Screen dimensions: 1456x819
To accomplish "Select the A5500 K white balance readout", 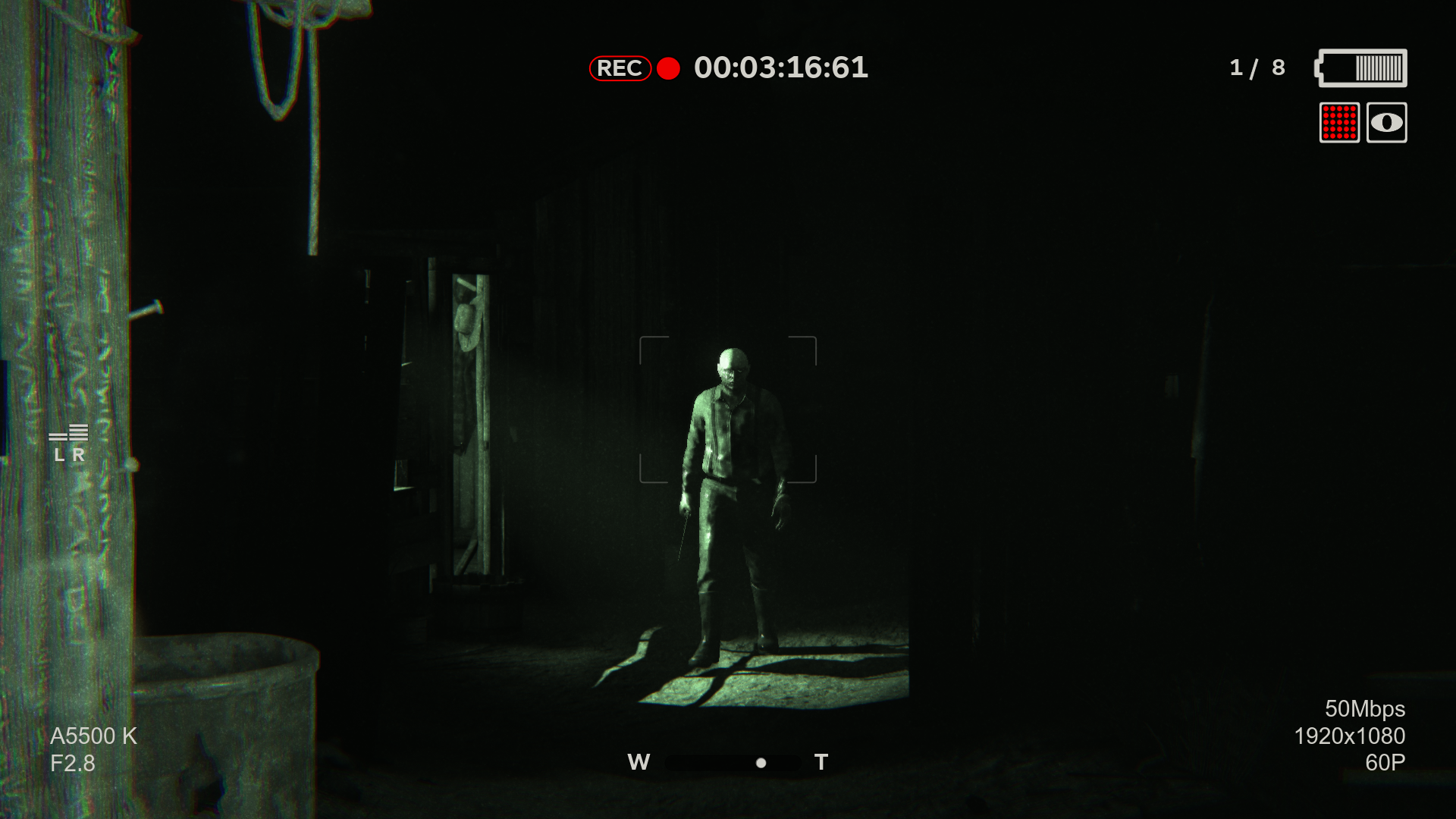I will click(x=93, y=734).
